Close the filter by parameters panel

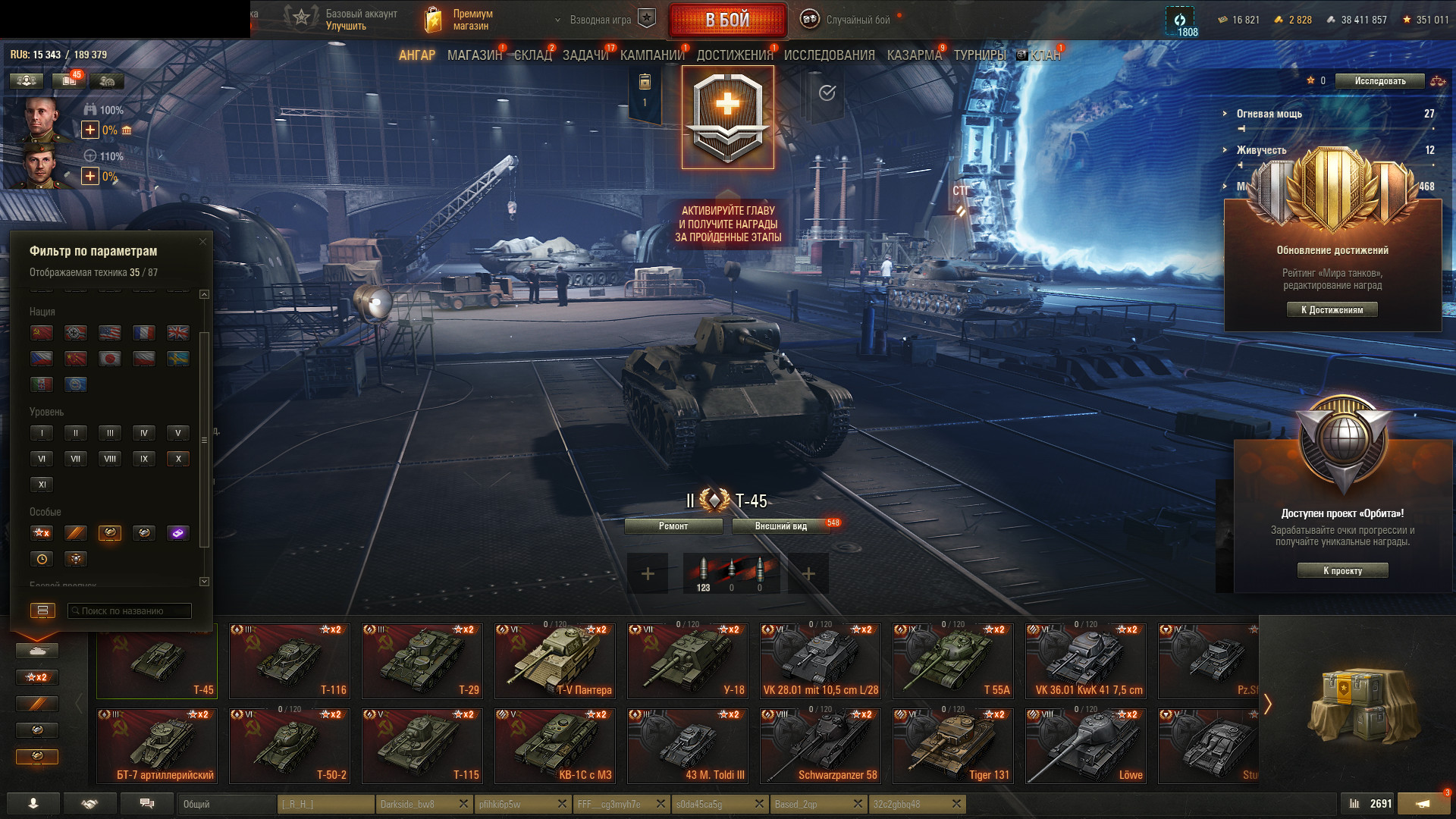(202, 242)
